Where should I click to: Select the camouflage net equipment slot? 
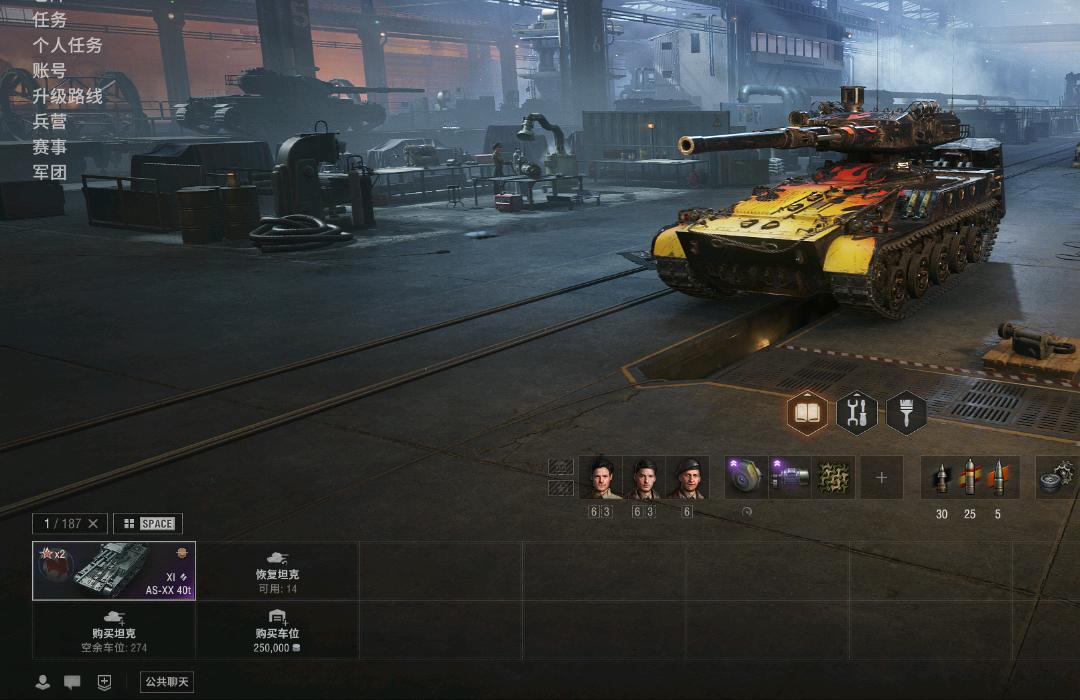[833, 478]
